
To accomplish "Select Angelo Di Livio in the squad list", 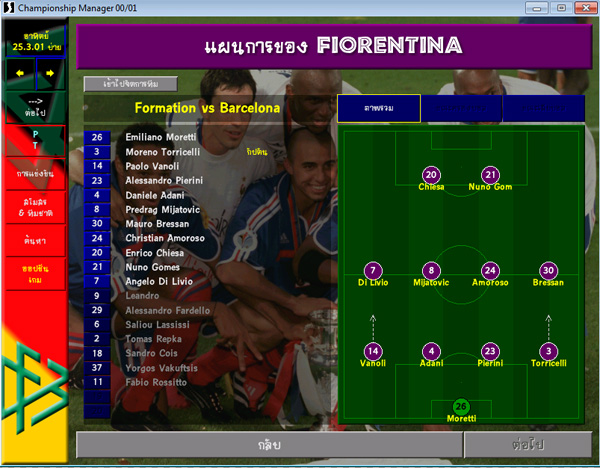I will [x=161, y=282].
